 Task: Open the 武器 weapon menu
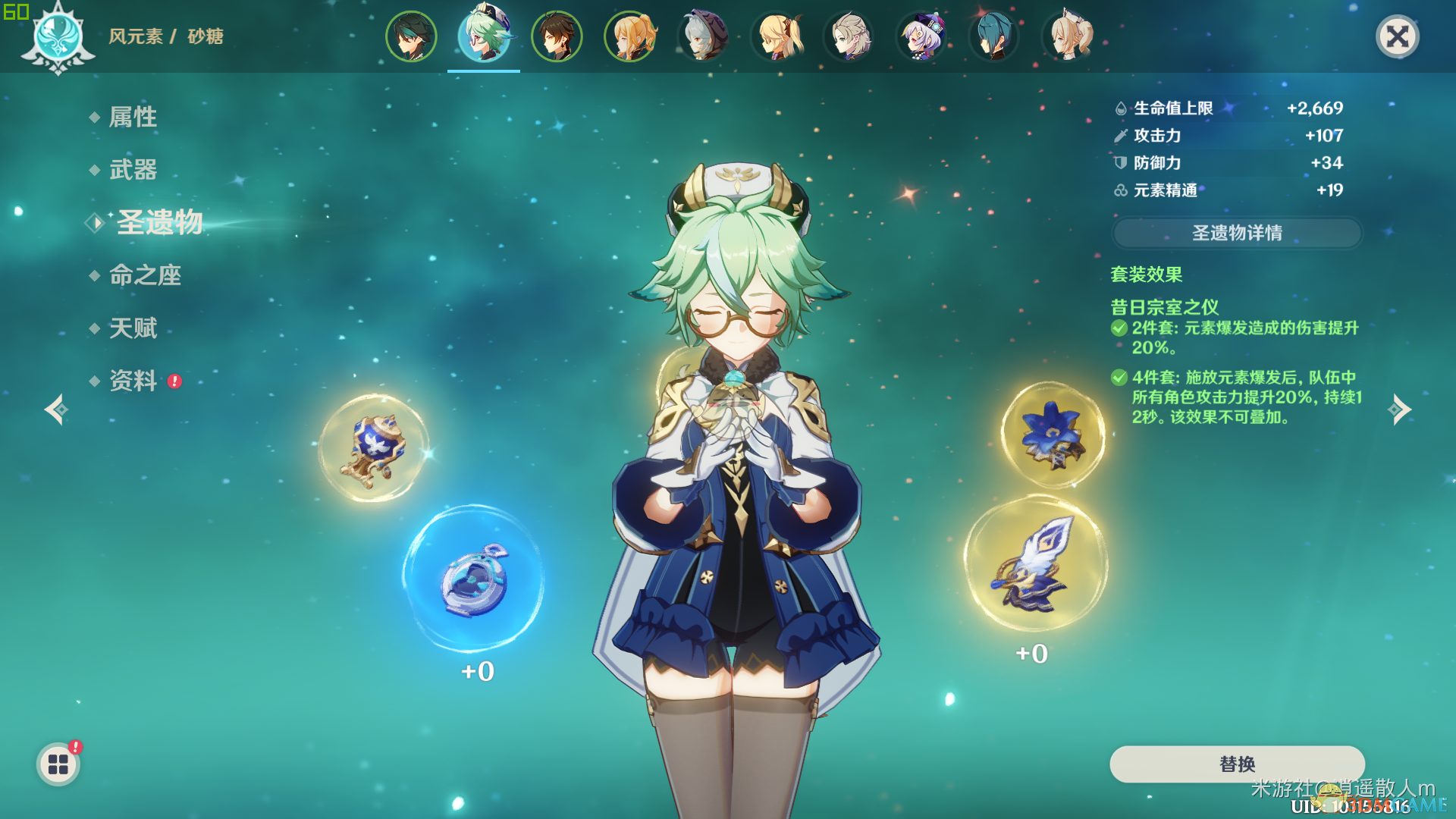[133, 170]
